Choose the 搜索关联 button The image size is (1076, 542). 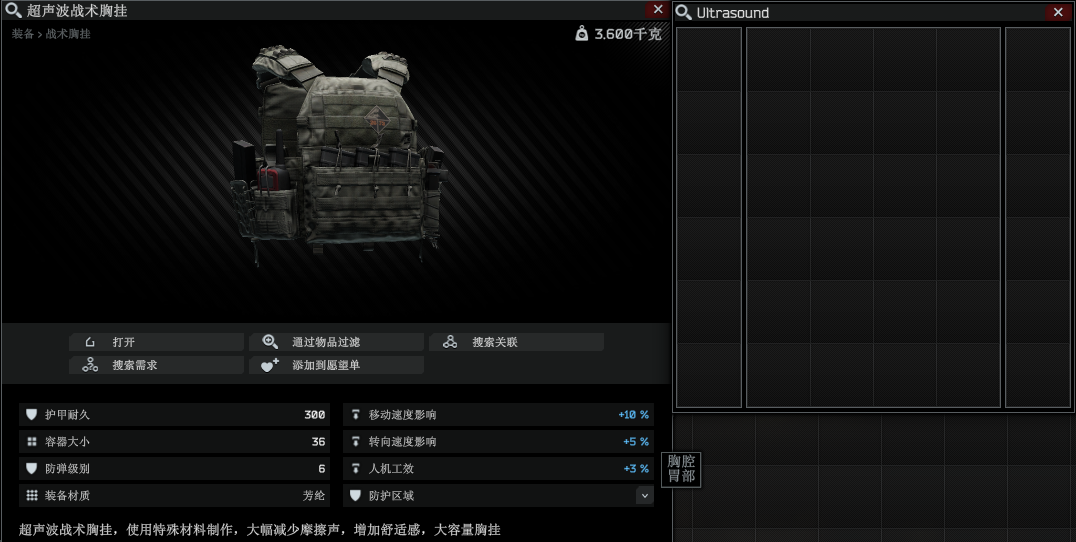tap(516, 342)
